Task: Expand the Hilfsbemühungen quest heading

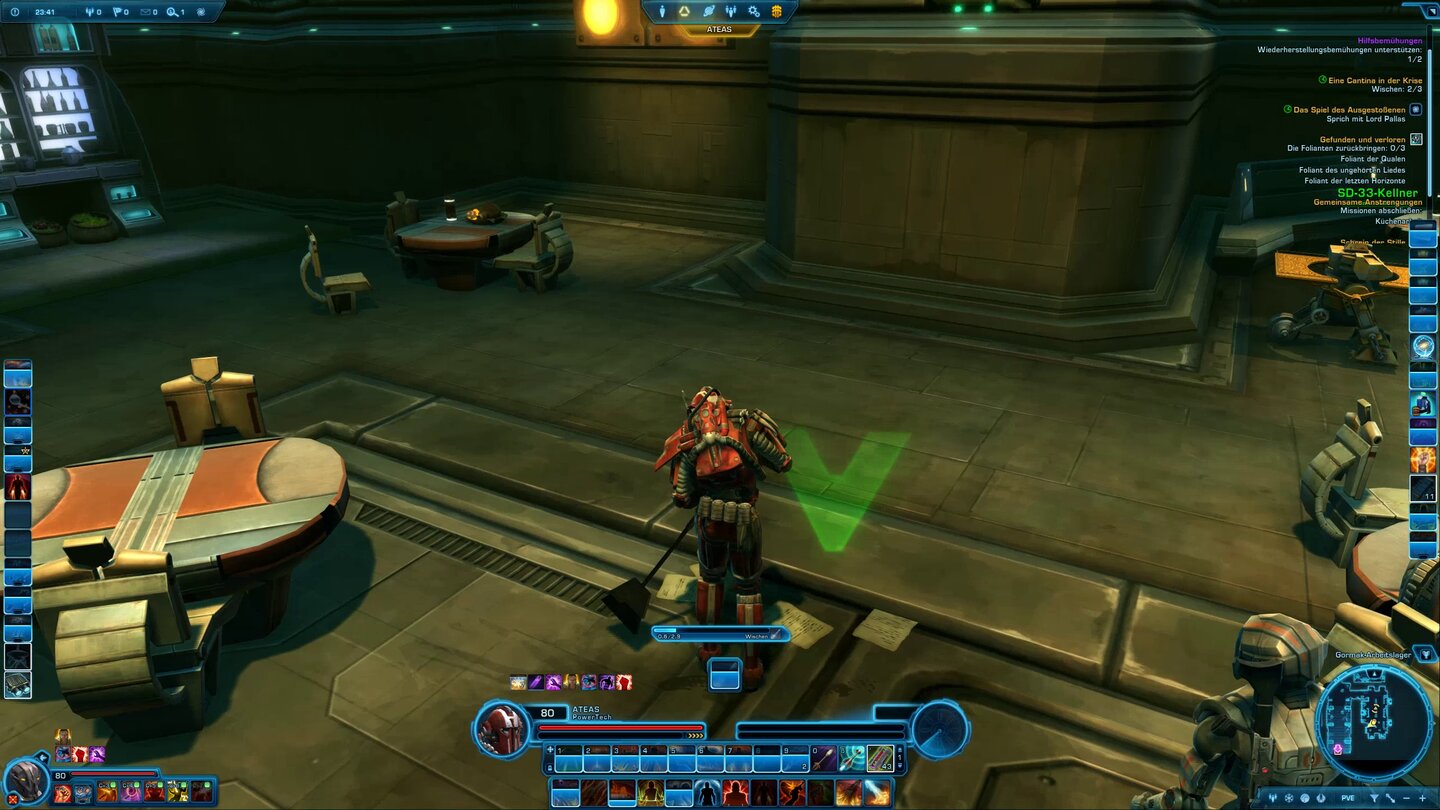Action: [x=1390, y=42]
